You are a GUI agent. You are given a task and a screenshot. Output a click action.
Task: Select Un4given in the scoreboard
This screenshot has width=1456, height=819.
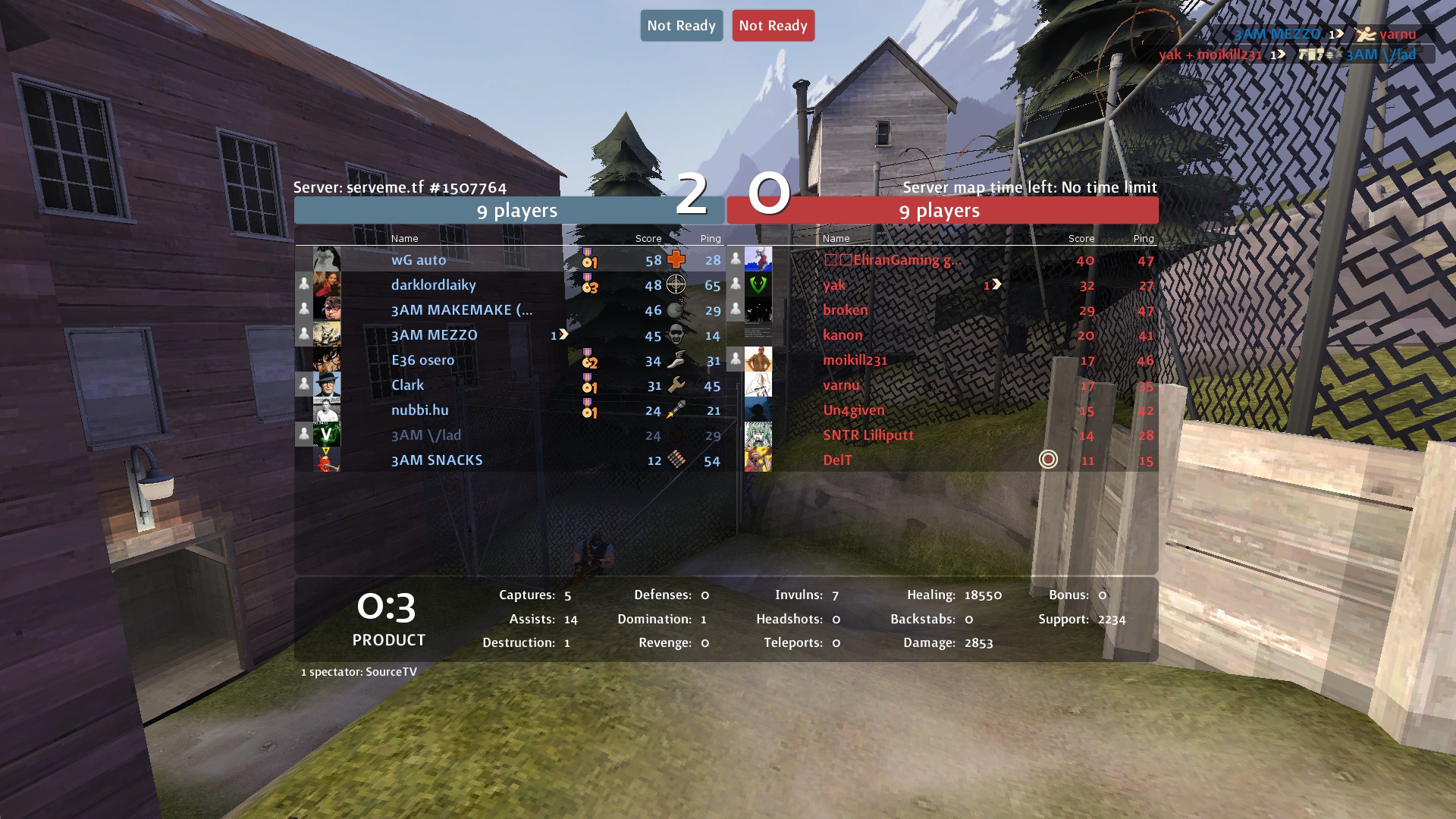tap(853, 410)
